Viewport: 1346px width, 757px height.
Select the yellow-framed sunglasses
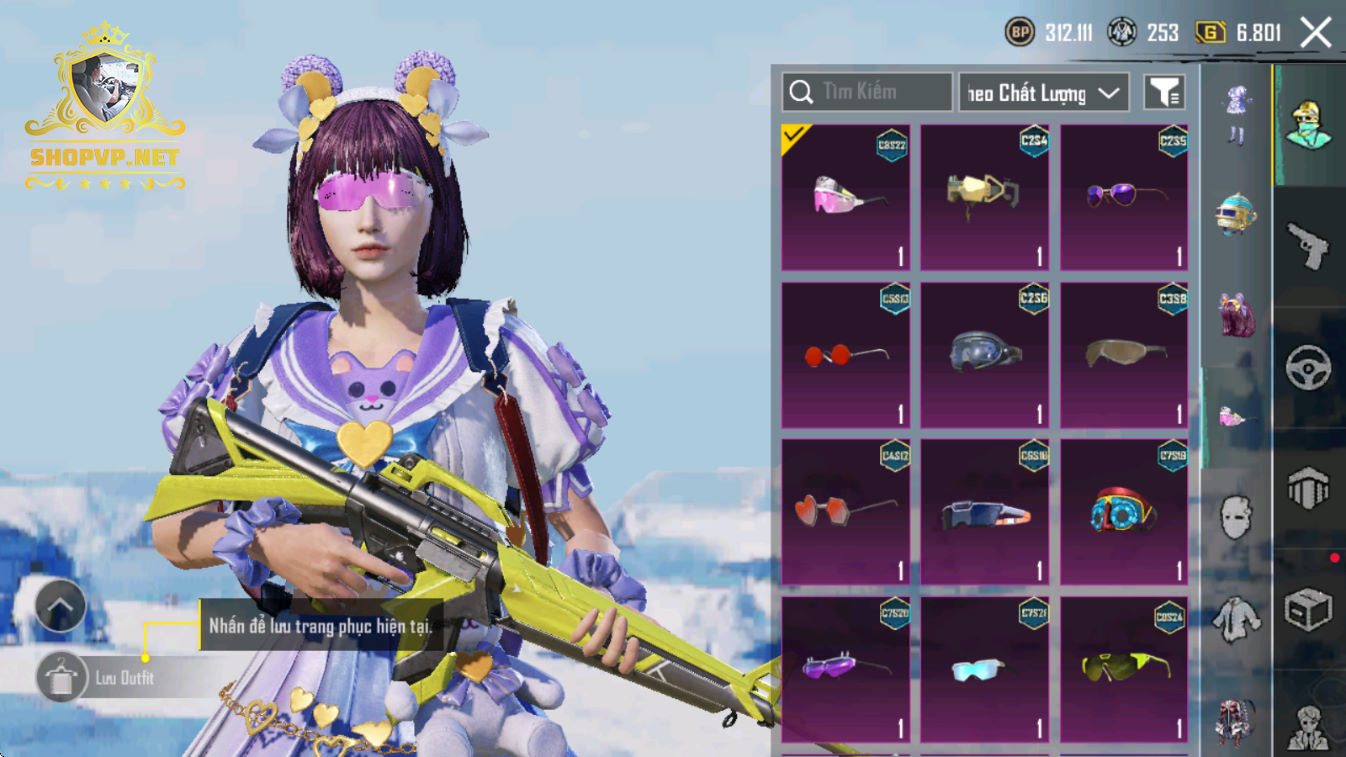click(x=1124, y=668)
